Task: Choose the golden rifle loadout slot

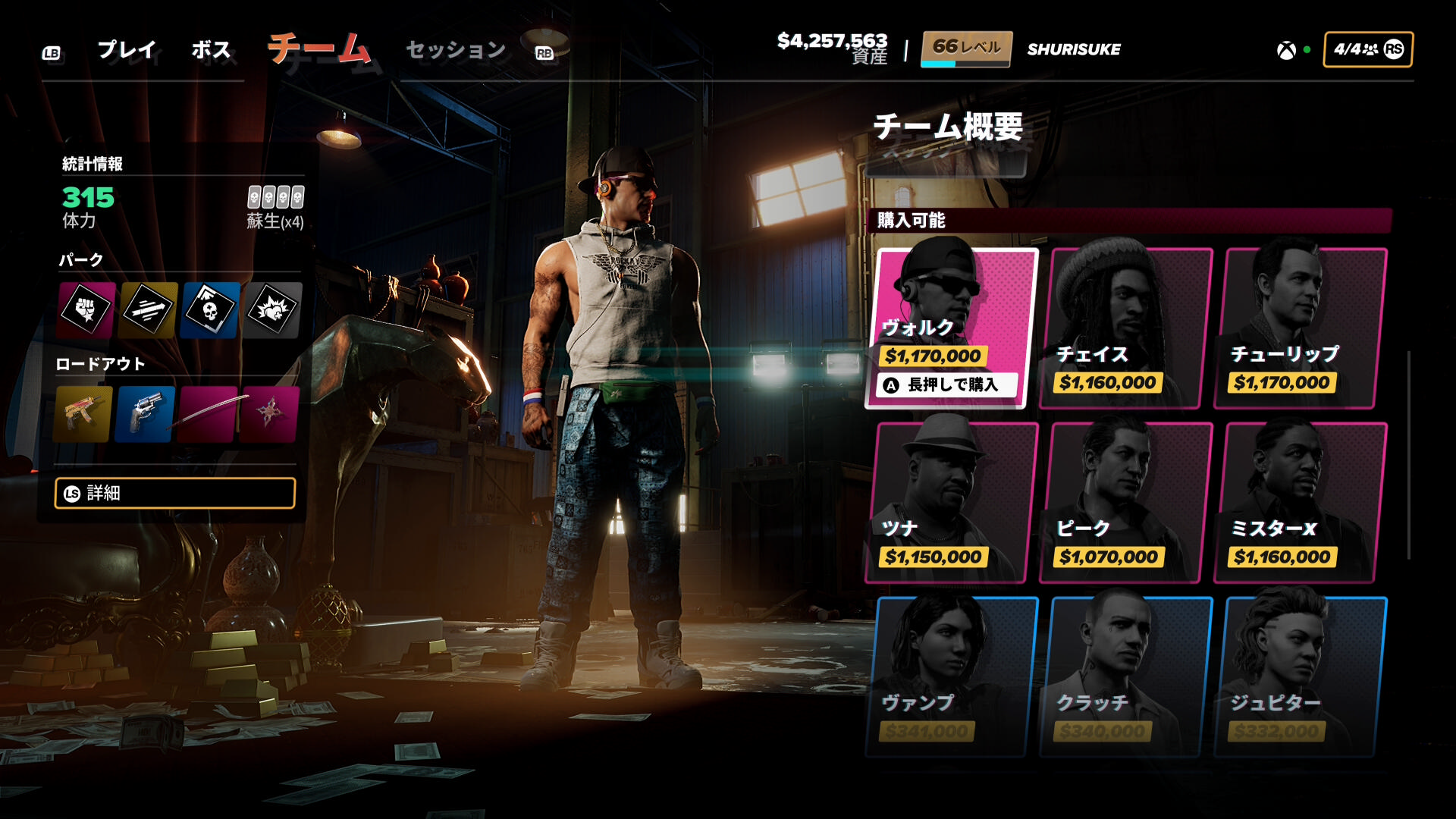Action: 83,414
